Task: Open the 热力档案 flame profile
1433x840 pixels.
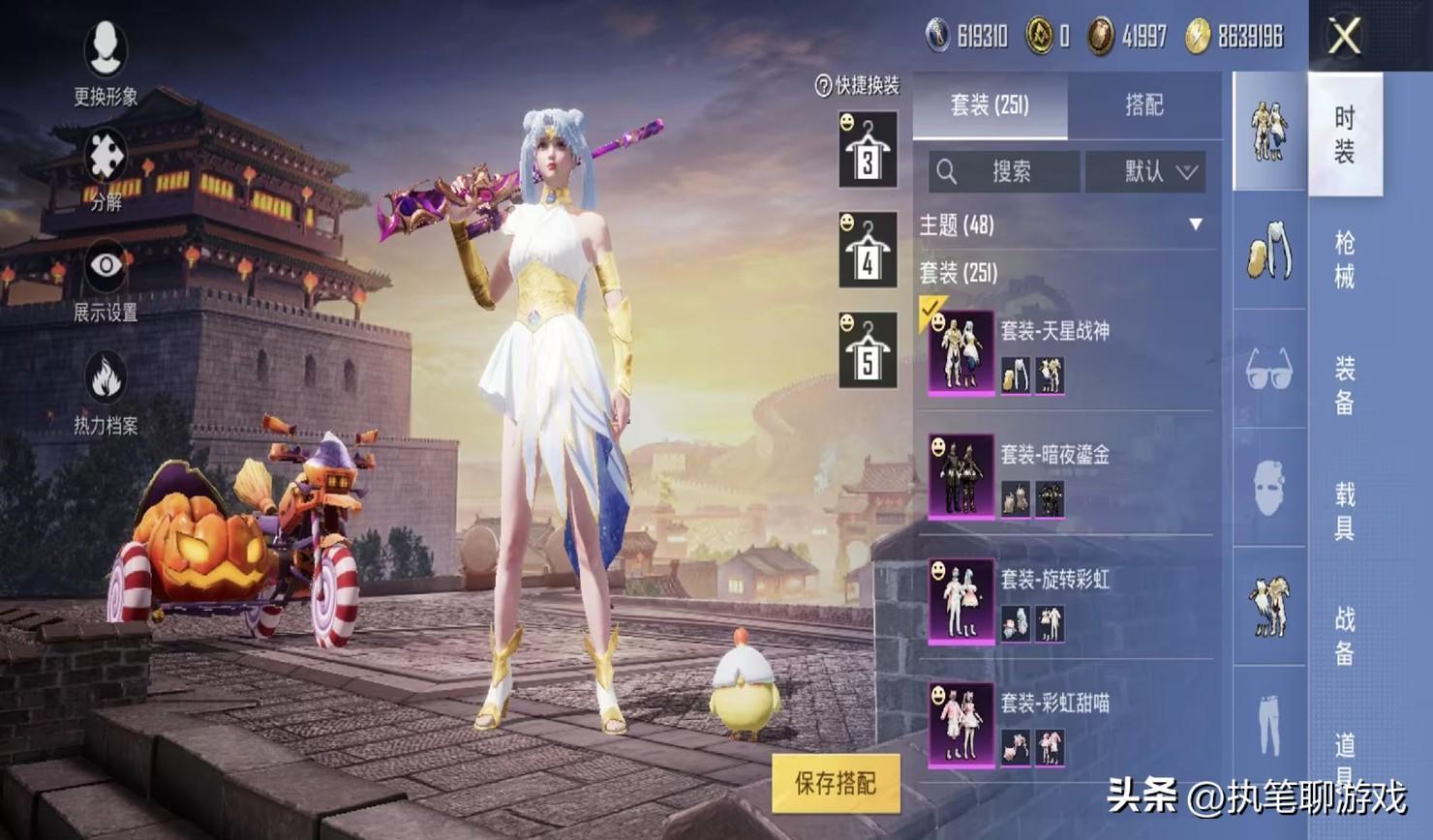Action: [106, 391]
